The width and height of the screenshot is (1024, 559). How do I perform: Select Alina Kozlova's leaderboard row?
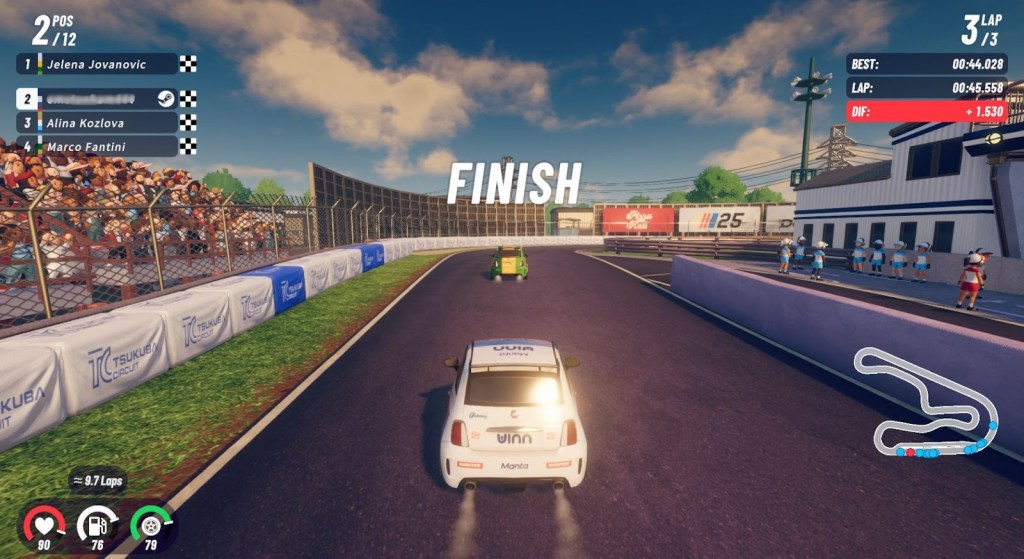point(97,122)
